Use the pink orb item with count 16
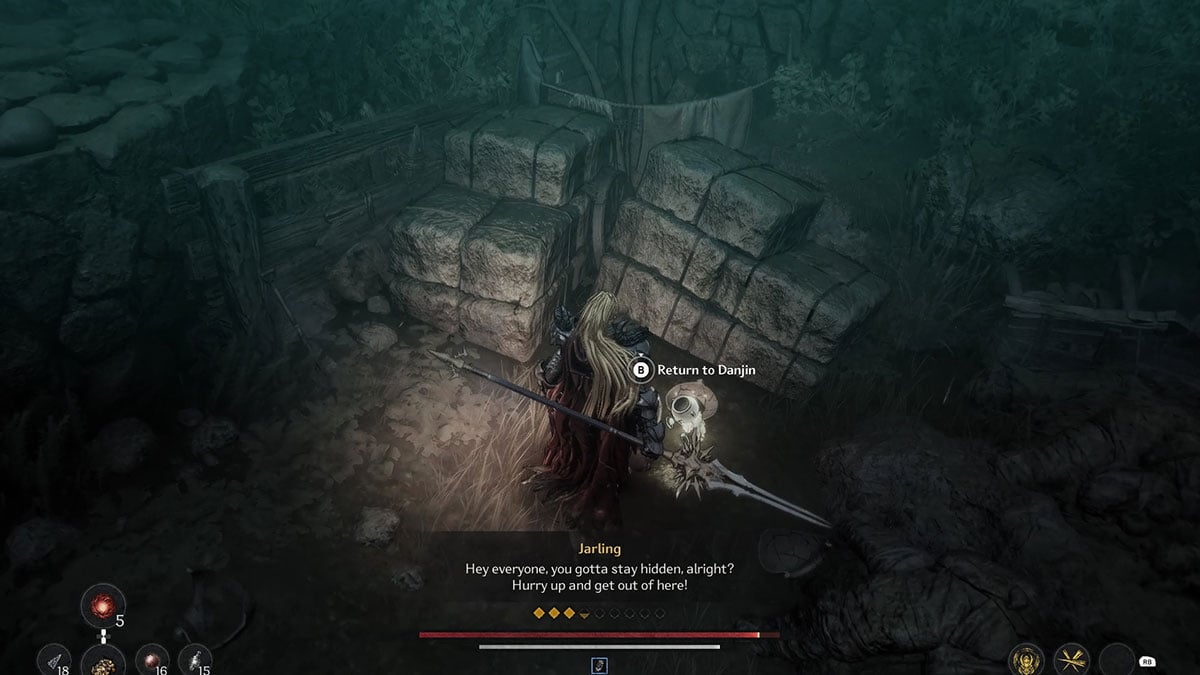Screen dimensions: 1200x675 [x=151, y=660]
